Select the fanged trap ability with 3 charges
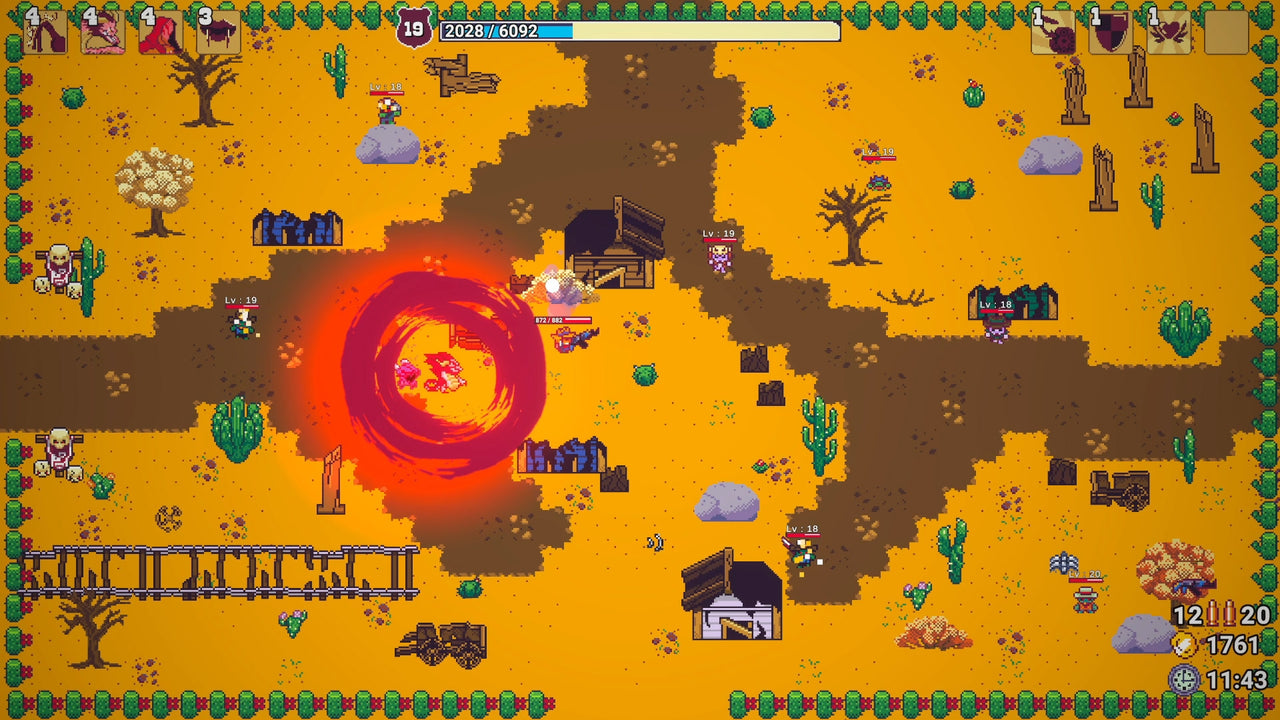This screenshot has height=720, width=1280. point(218,32)
